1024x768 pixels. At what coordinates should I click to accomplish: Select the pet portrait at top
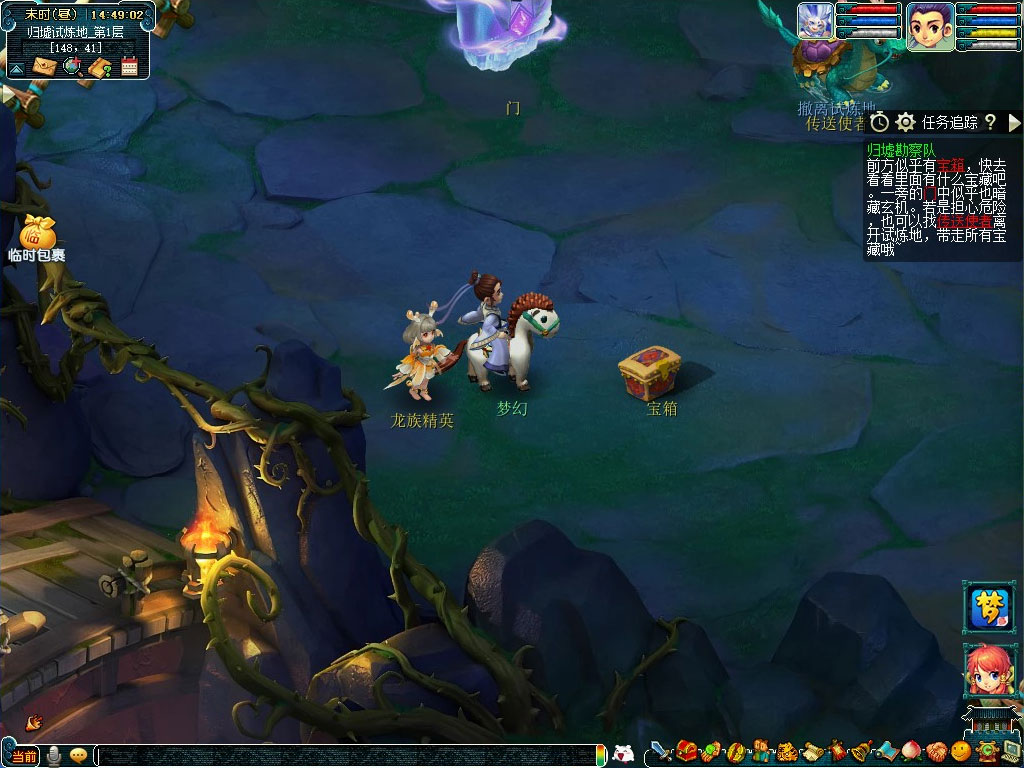coord(814,21)
